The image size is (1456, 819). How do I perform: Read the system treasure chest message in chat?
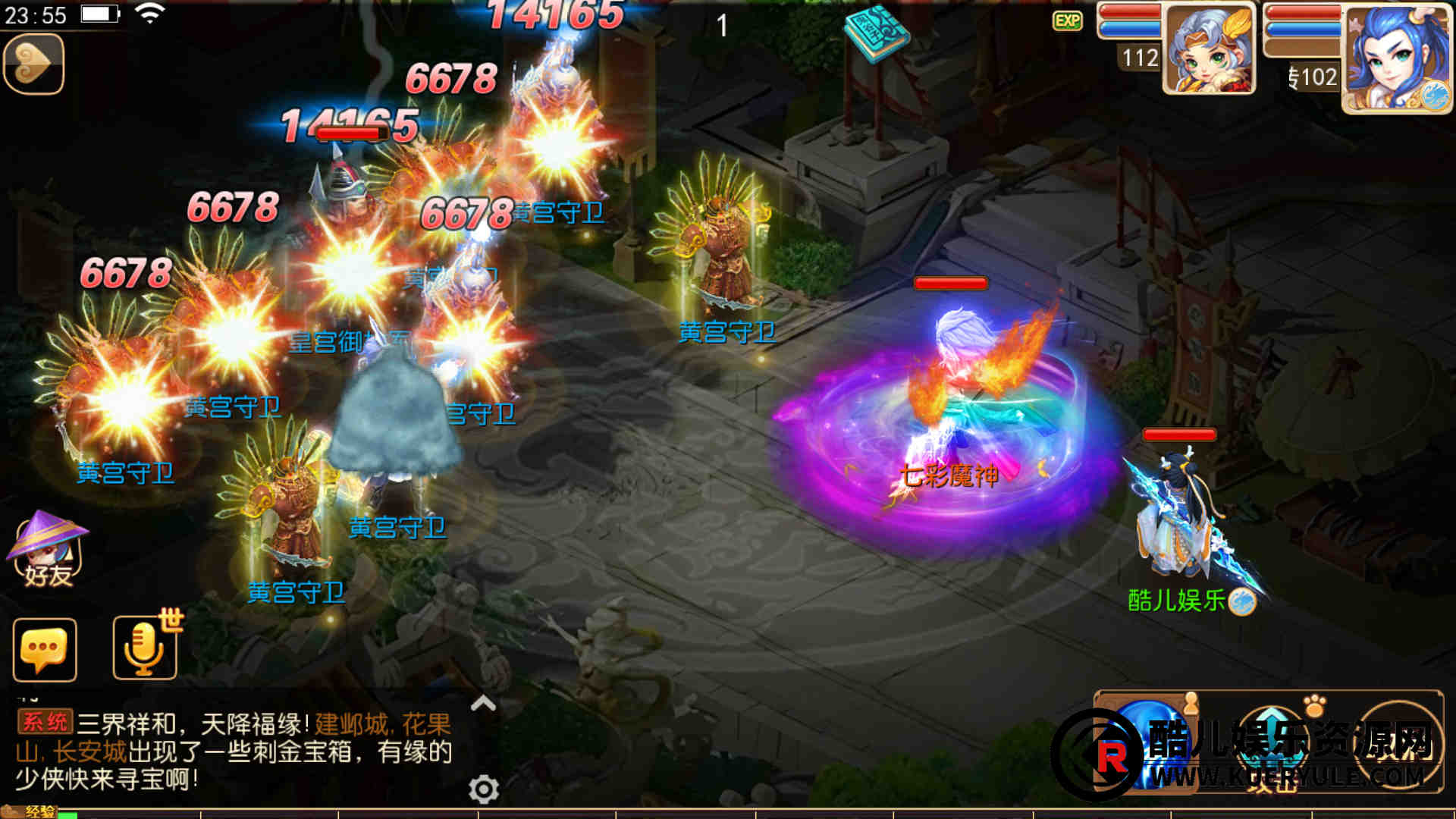coord(234,751)
